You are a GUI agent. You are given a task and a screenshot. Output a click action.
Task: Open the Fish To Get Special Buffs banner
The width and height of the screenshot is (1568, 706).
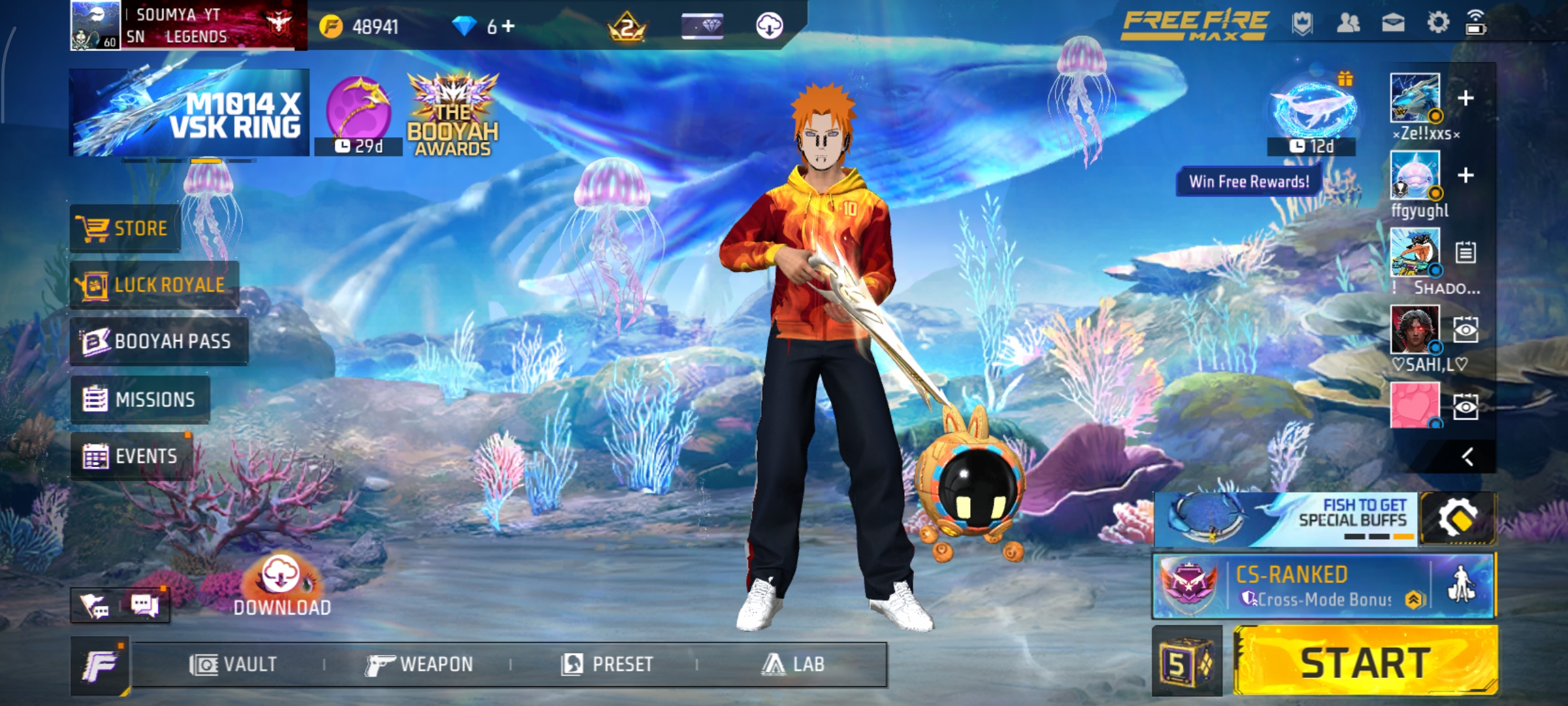[x=1285, y=520]
